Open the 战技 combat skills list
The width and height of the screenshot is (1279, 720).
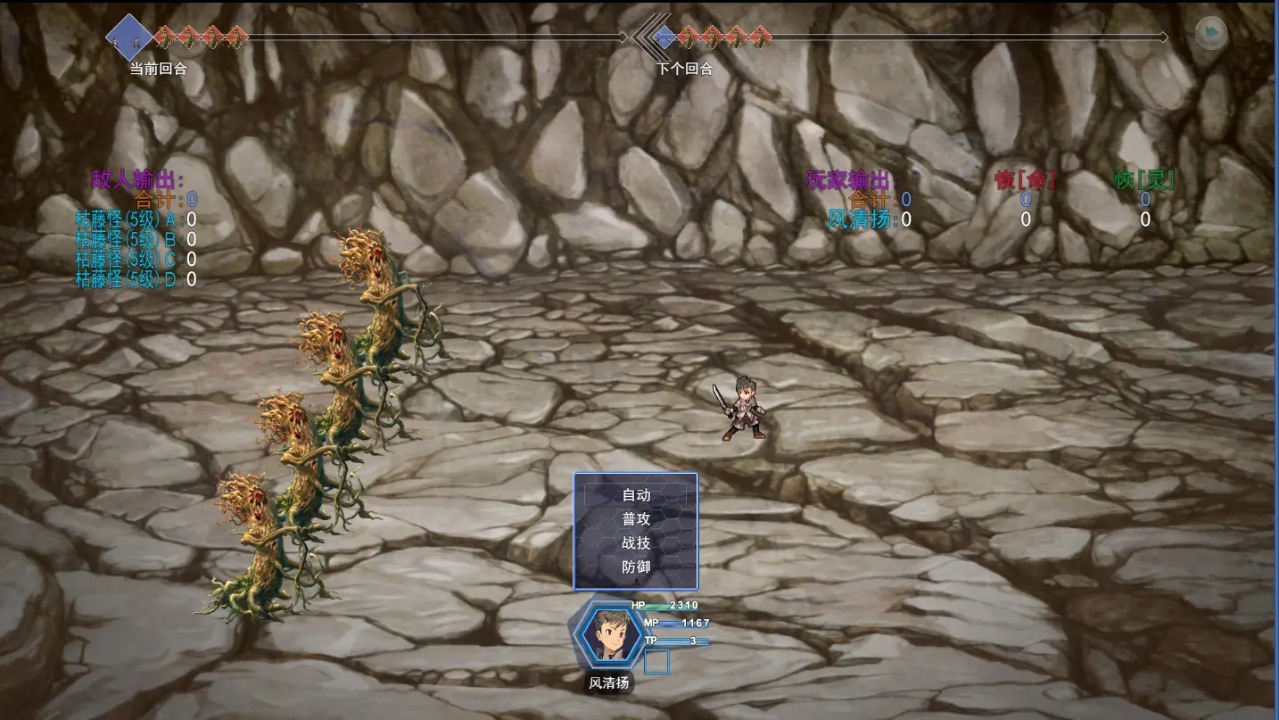[636, 543]
